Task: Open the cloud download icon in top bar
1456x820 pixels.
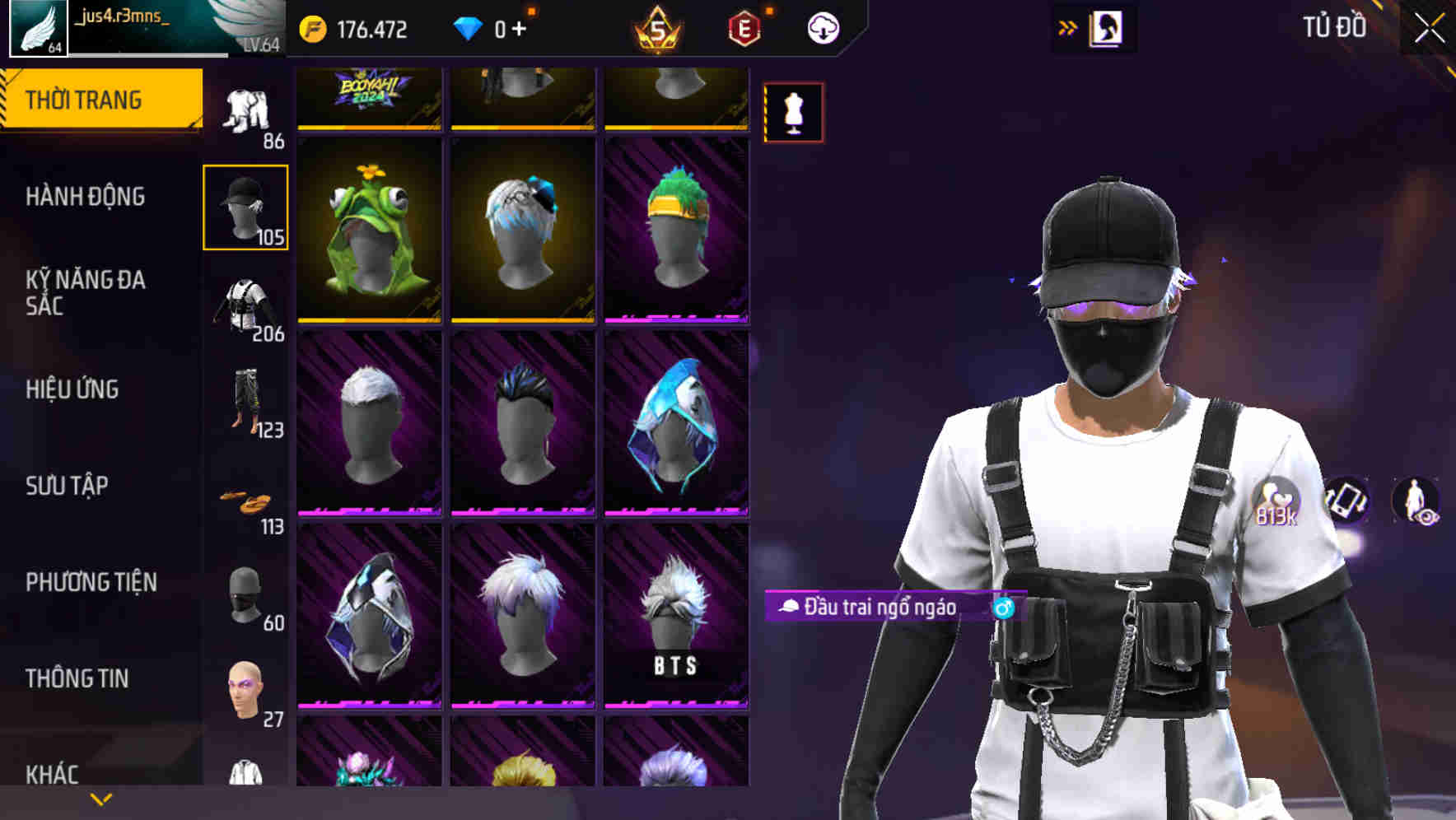Action: (x=823, y=27)
